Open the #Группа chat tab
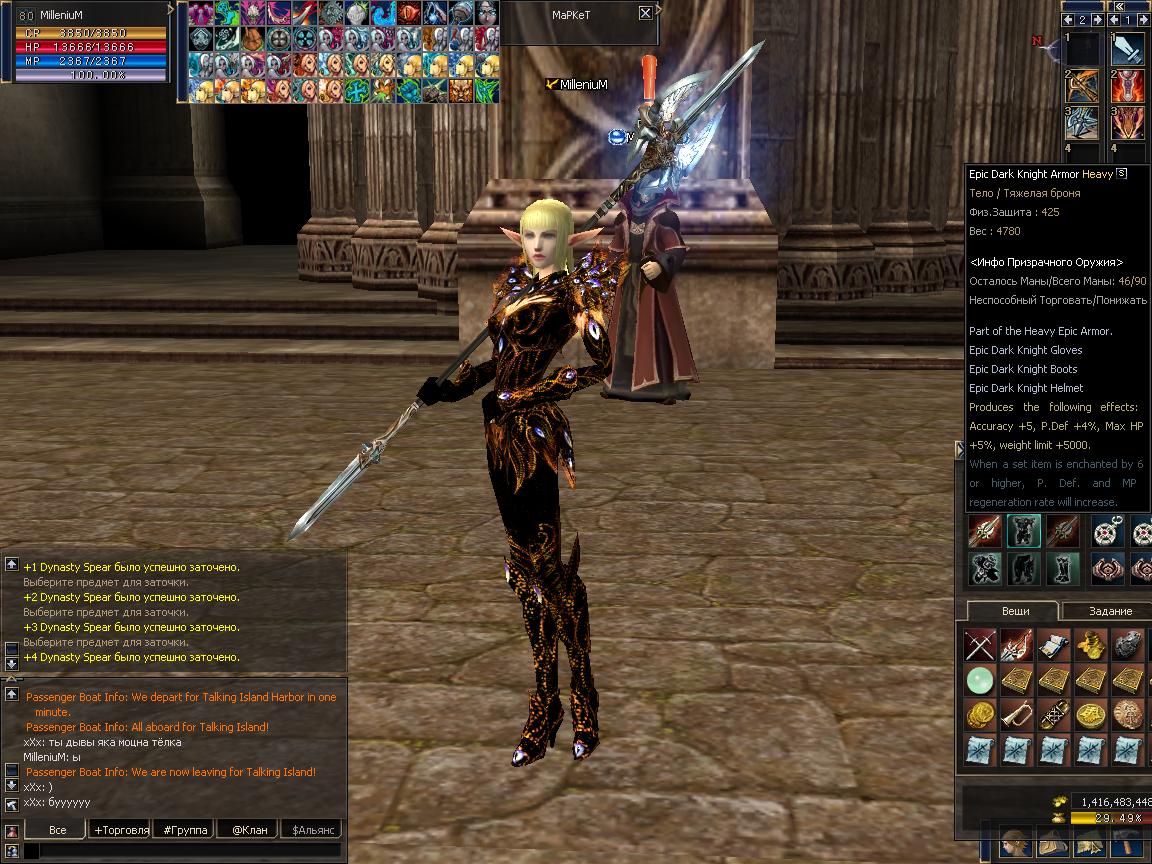Image resolution: width=1152 pixels, height=864 pixels. (x=186, y=830)
